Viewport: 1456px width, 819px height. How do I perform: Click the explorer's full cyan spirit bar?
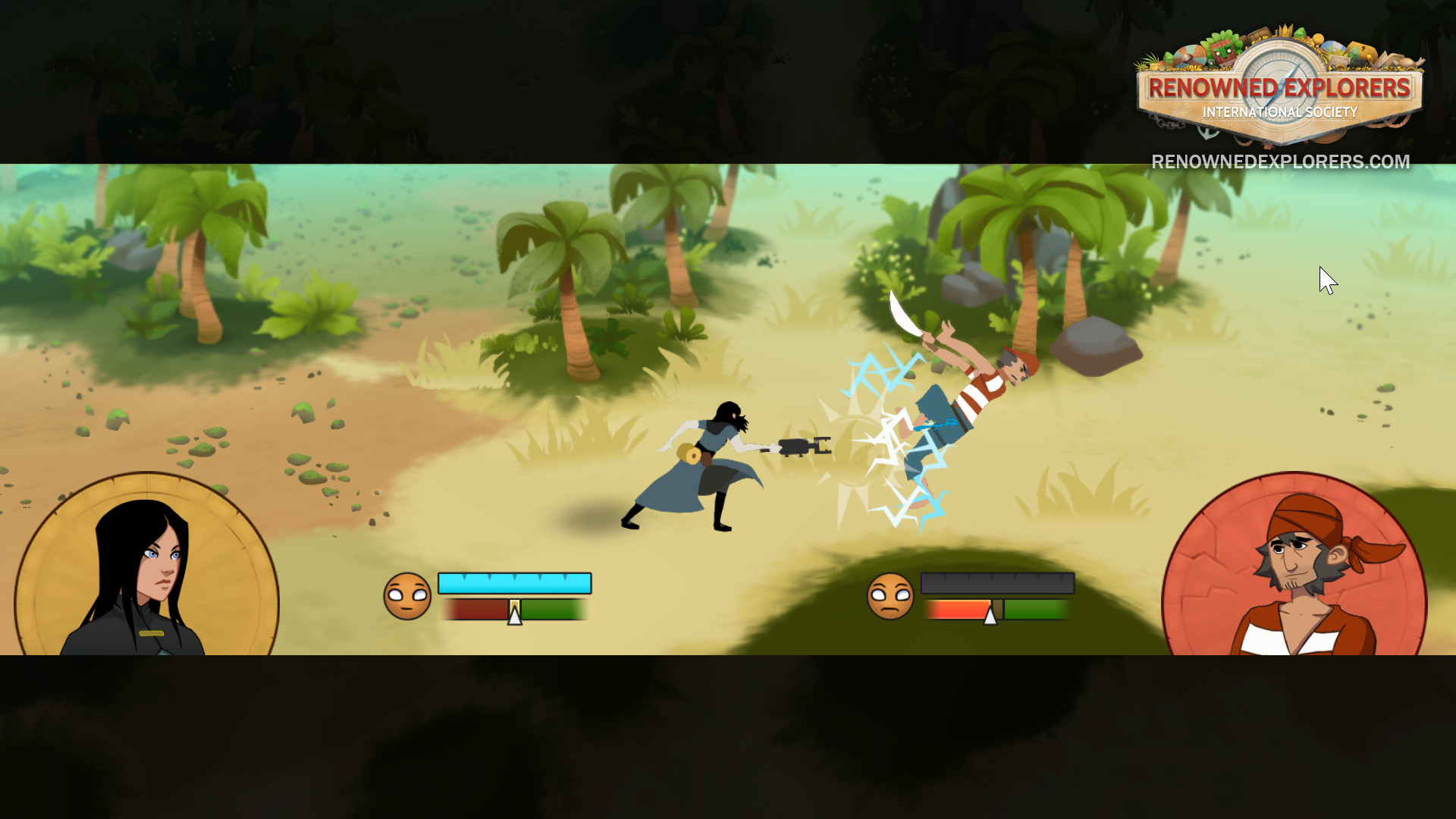tap(514, 582)
